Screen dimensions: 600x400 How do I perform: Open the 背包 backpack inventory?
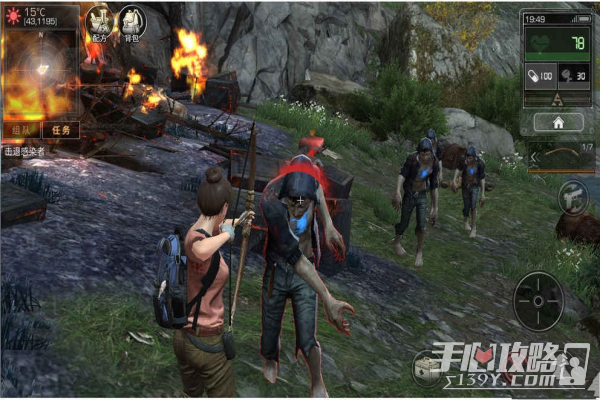(x=131, y=22)
